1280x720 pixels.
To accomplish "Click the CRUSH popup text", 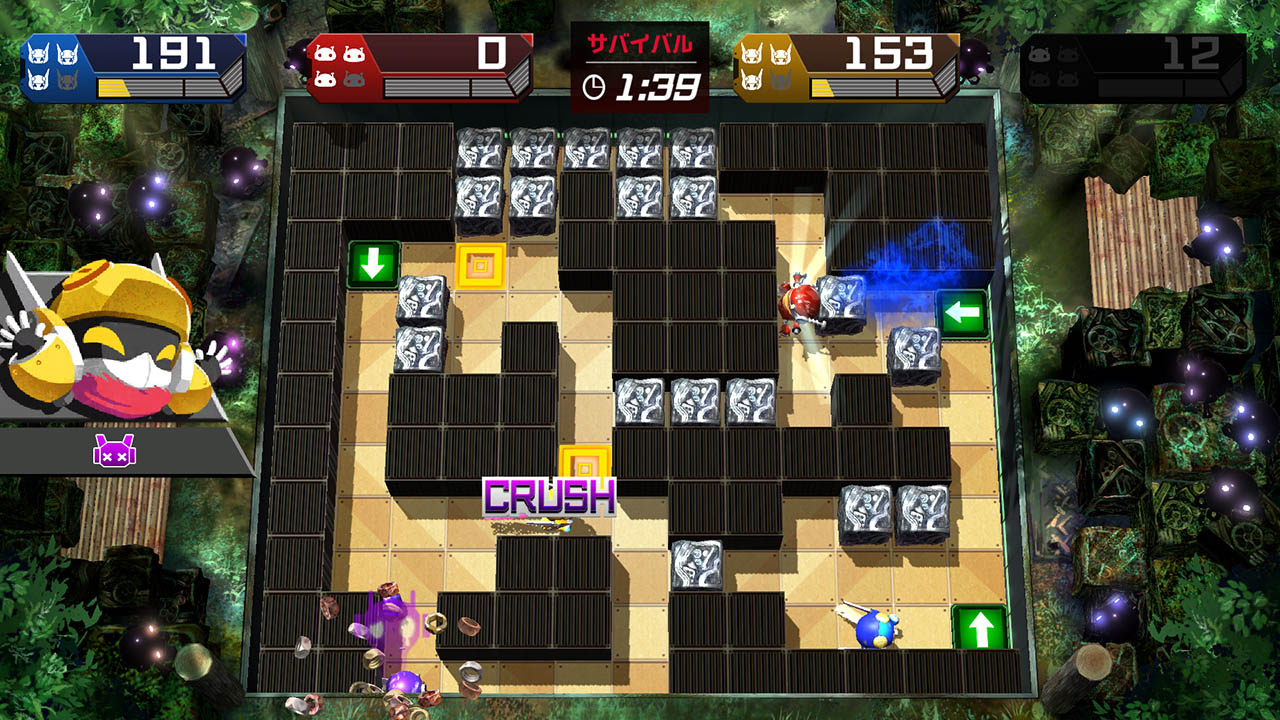I will coord(548,492).
